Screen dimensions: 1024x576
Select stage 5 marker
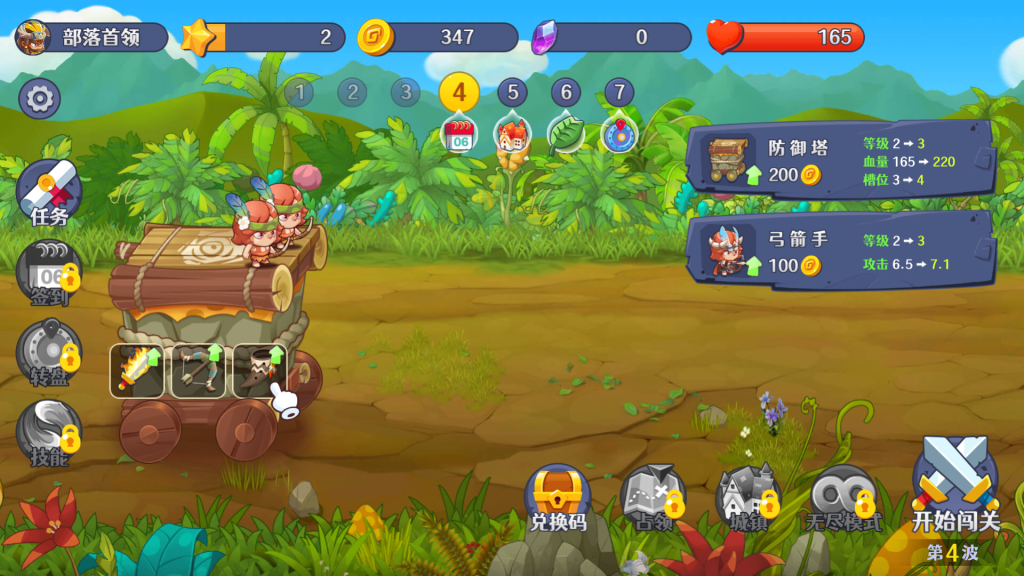pos(512,93)
